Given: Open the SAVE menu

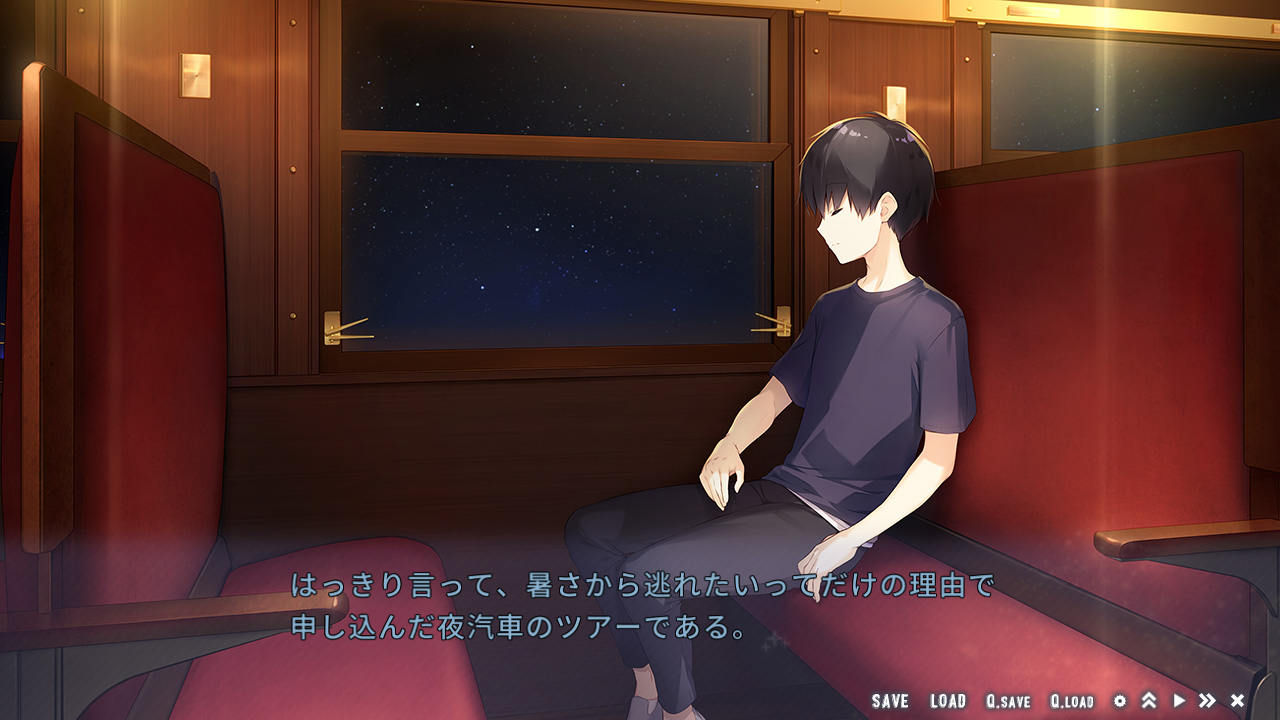Looking at the screenshot, I should tap(889, 701).
